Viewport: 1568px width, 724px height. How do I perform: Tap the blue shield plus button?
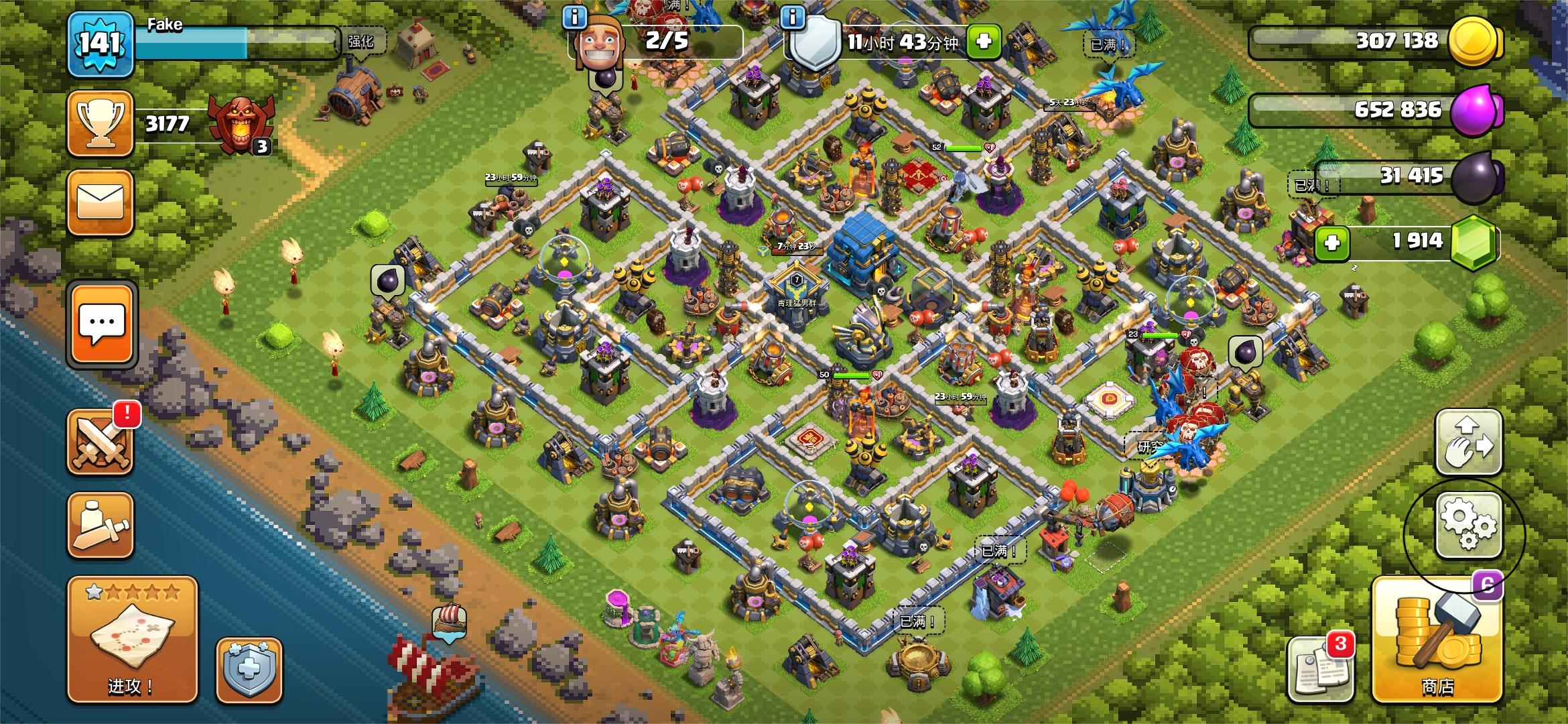click(249, 670)
